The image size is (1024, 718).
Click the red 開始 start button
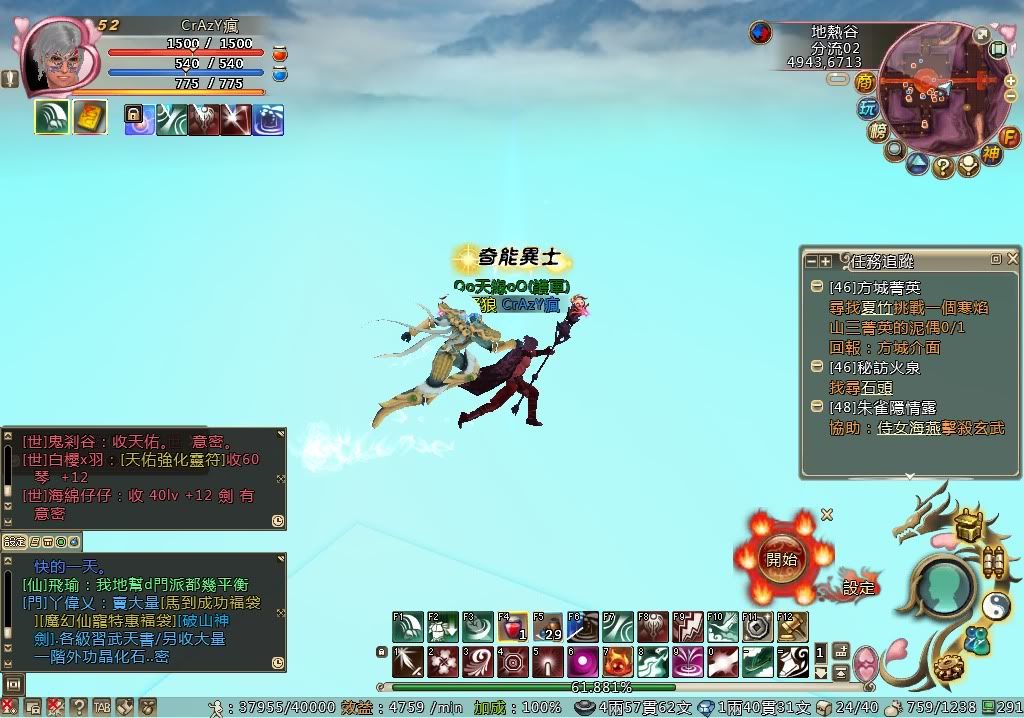pos(781,559)
